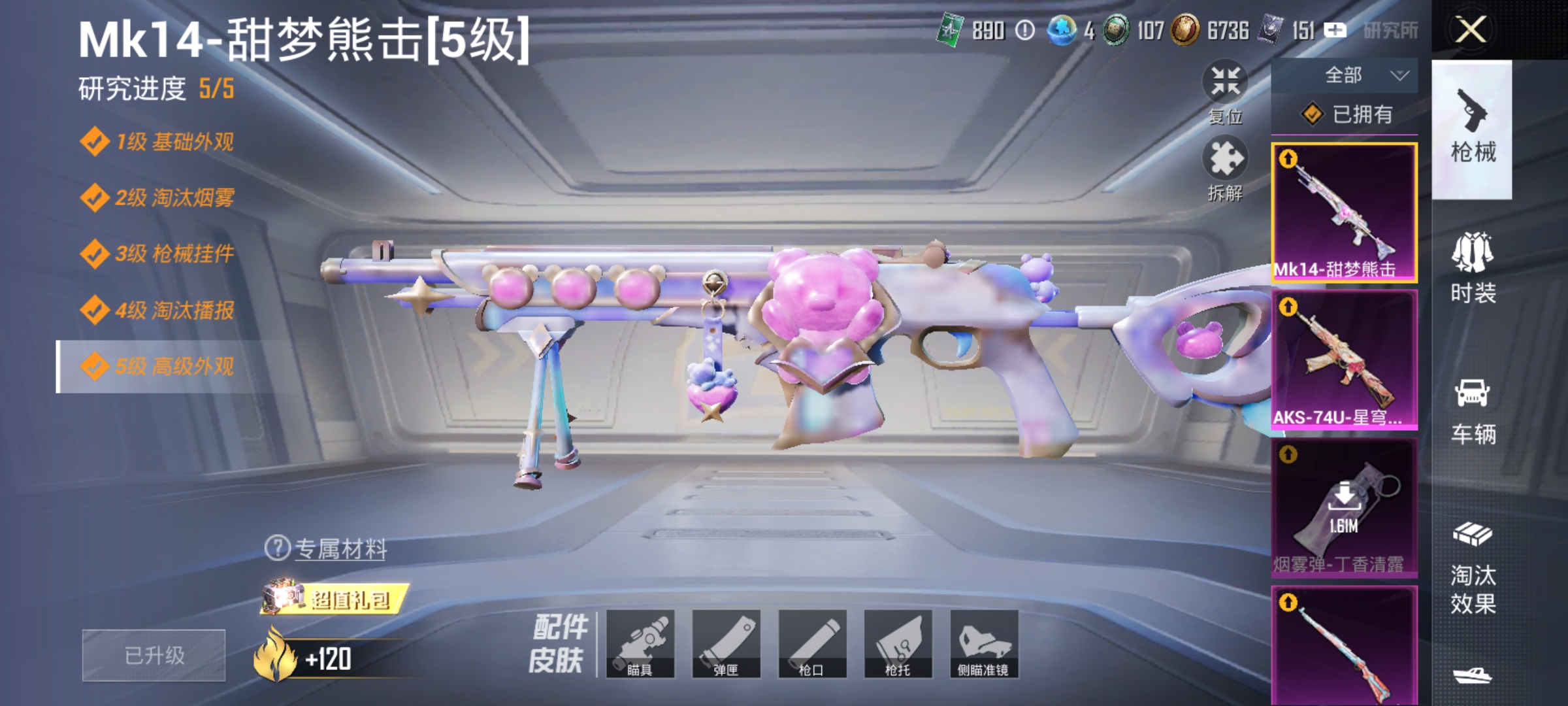Select the 枪口 muzzle skin icon
The width and height of the screenshot is (1568, 706).
(813, 646)
